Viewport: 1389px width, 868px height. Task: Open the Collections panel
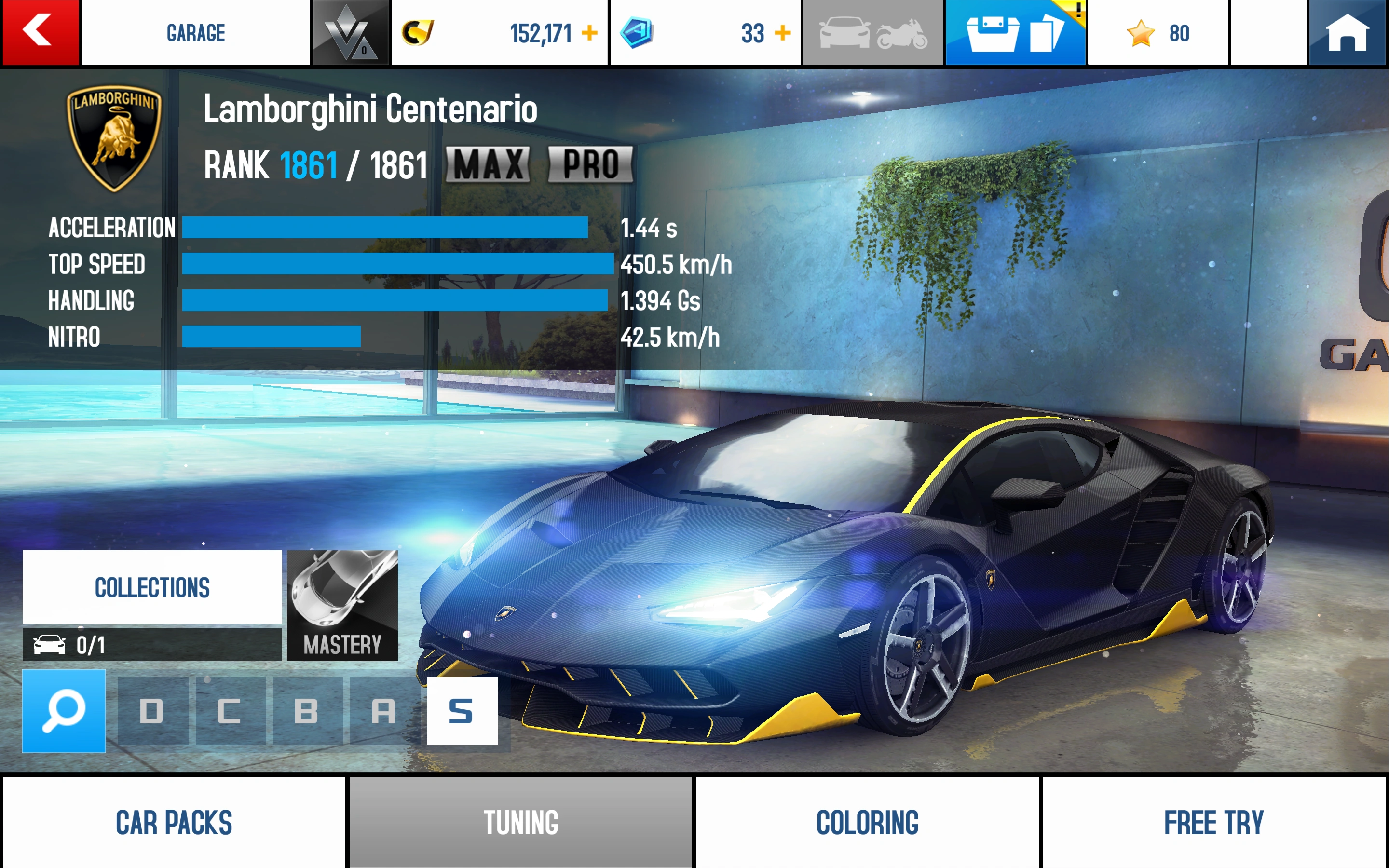(x=151, y=587)
